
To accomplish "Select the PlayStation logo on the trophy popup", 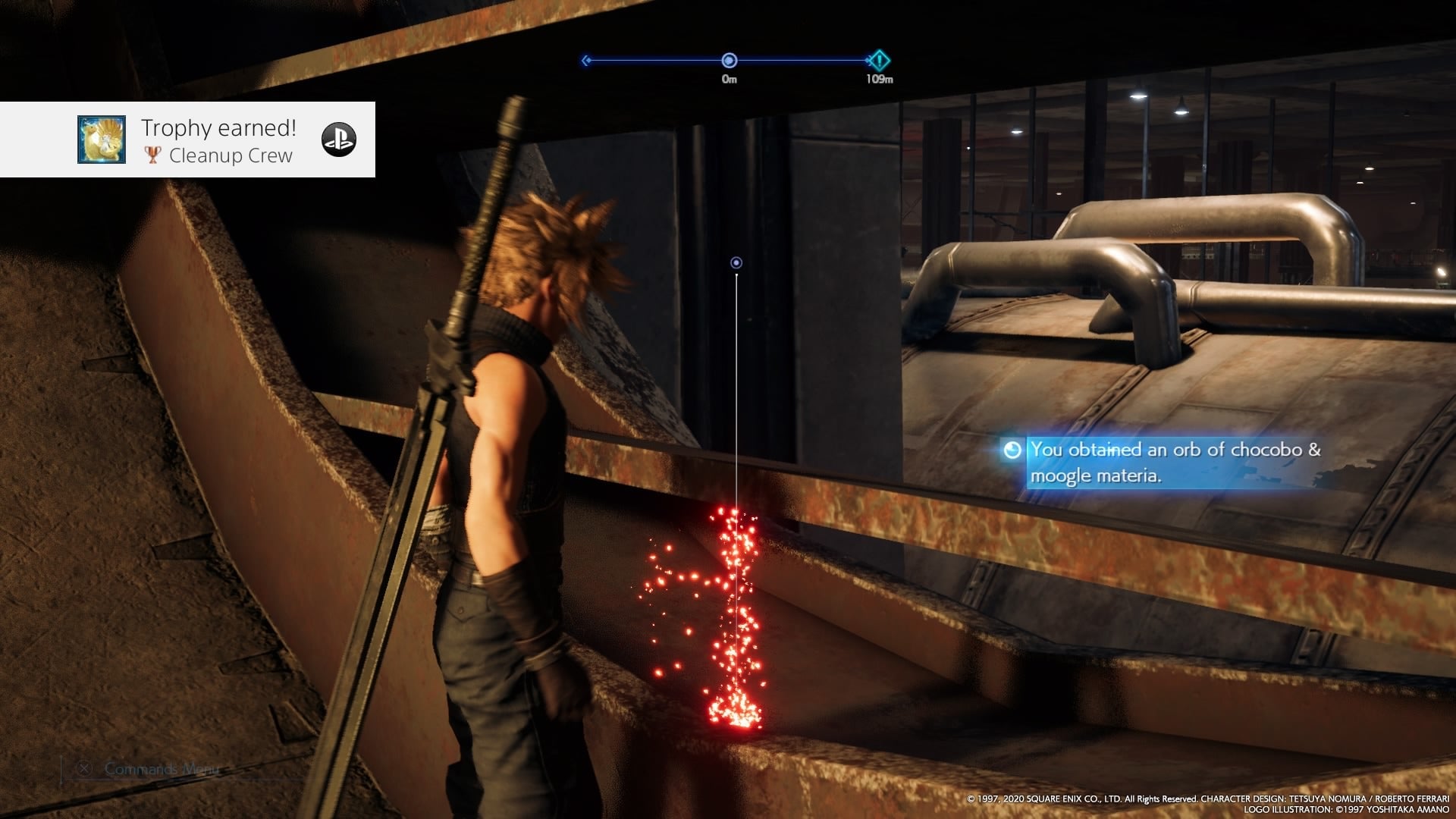I will pos(339,140).
